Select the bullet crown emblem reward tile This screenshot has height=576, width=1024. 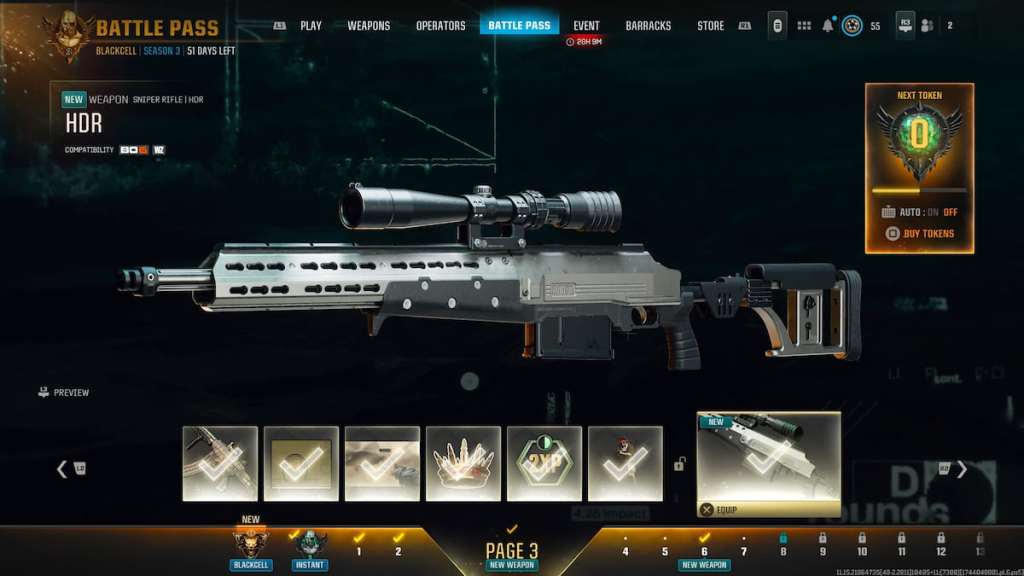(x=463, y=463)
